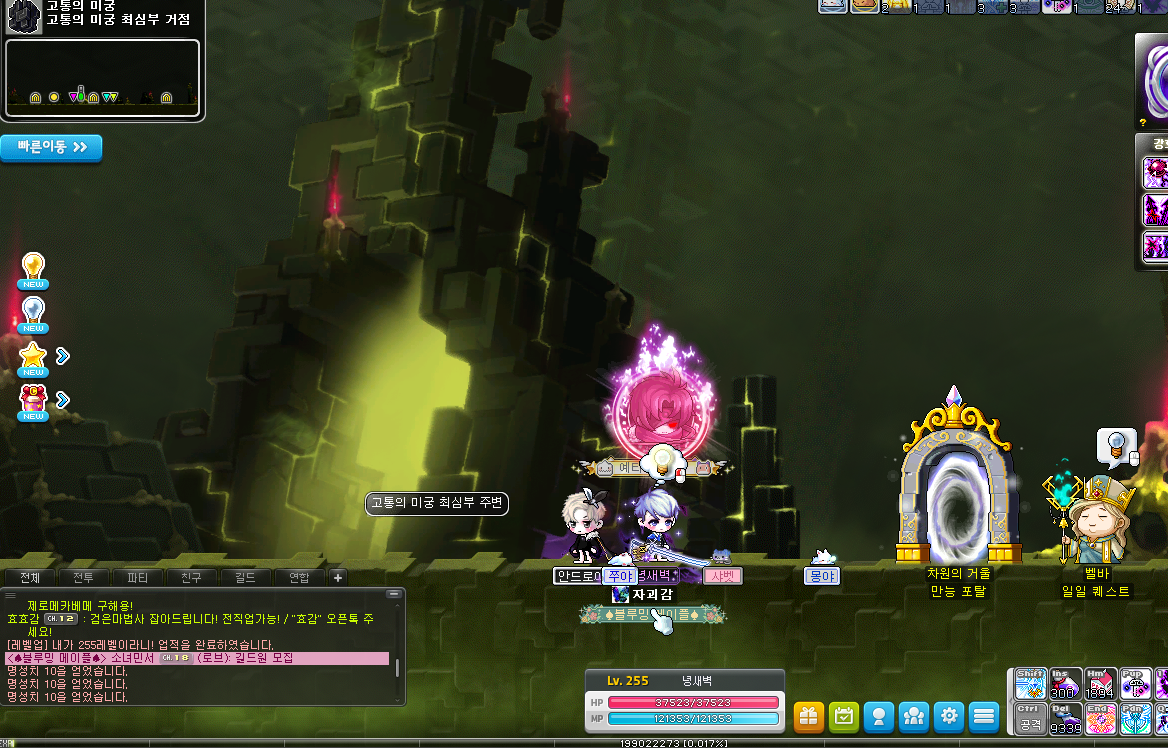Image resolution: width=1168 pixels, height=748 pixels.
Task: Open the orange gift box cash shop button
Action: (x=808, y=716)
